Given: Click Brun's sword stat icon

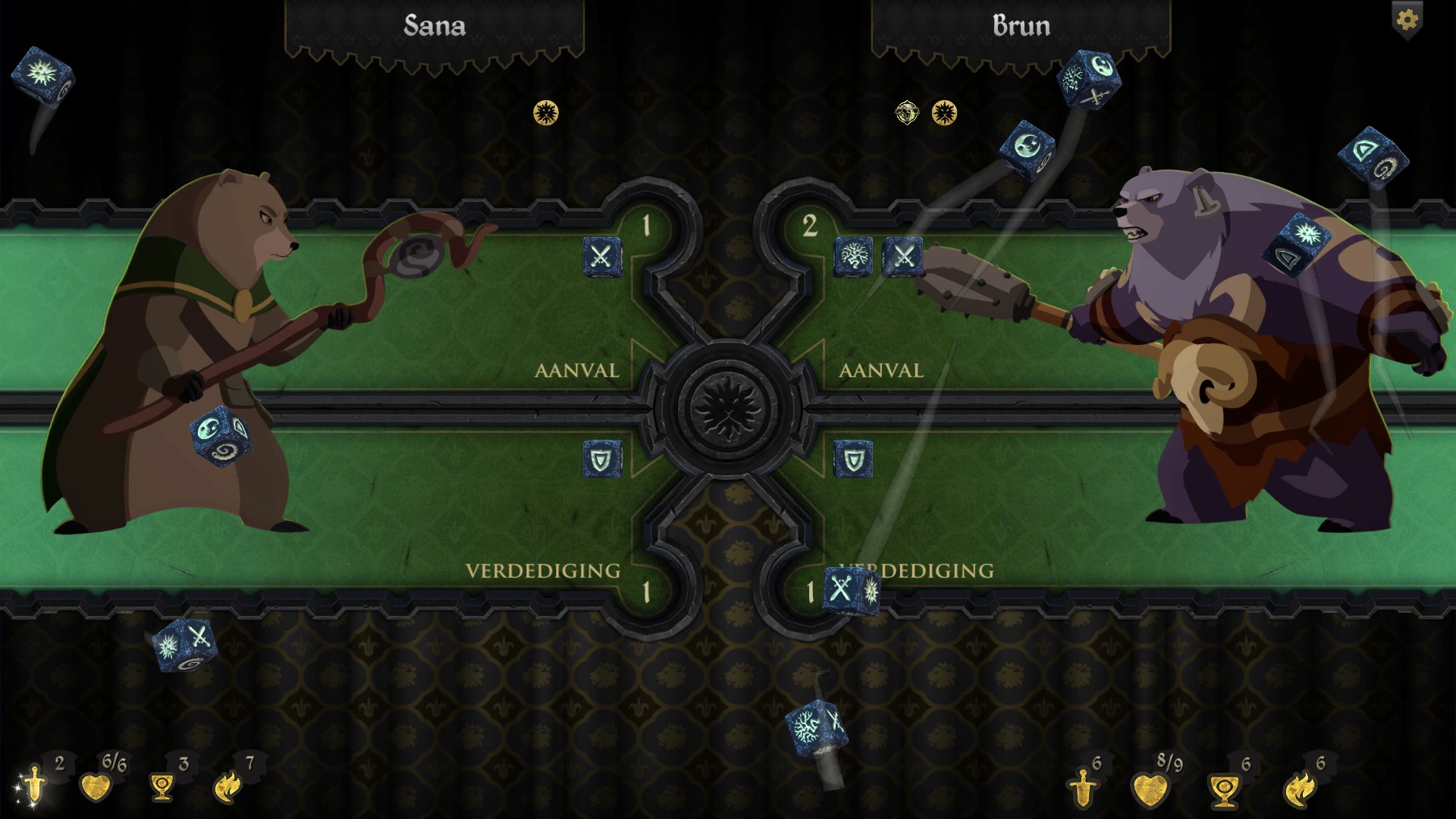Looking at the screenshot, I should (x=1082, y=787).
